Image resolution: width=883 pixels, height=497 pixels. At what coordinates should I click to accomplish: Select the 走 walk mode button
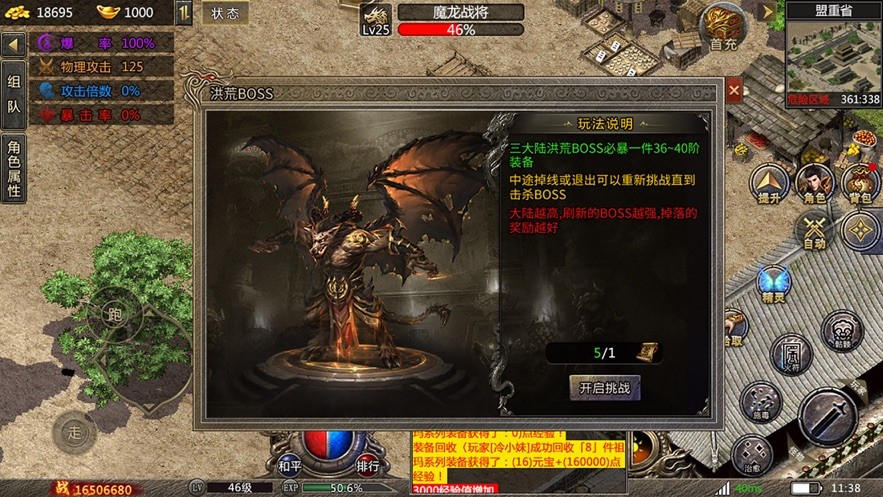[75, 431]
